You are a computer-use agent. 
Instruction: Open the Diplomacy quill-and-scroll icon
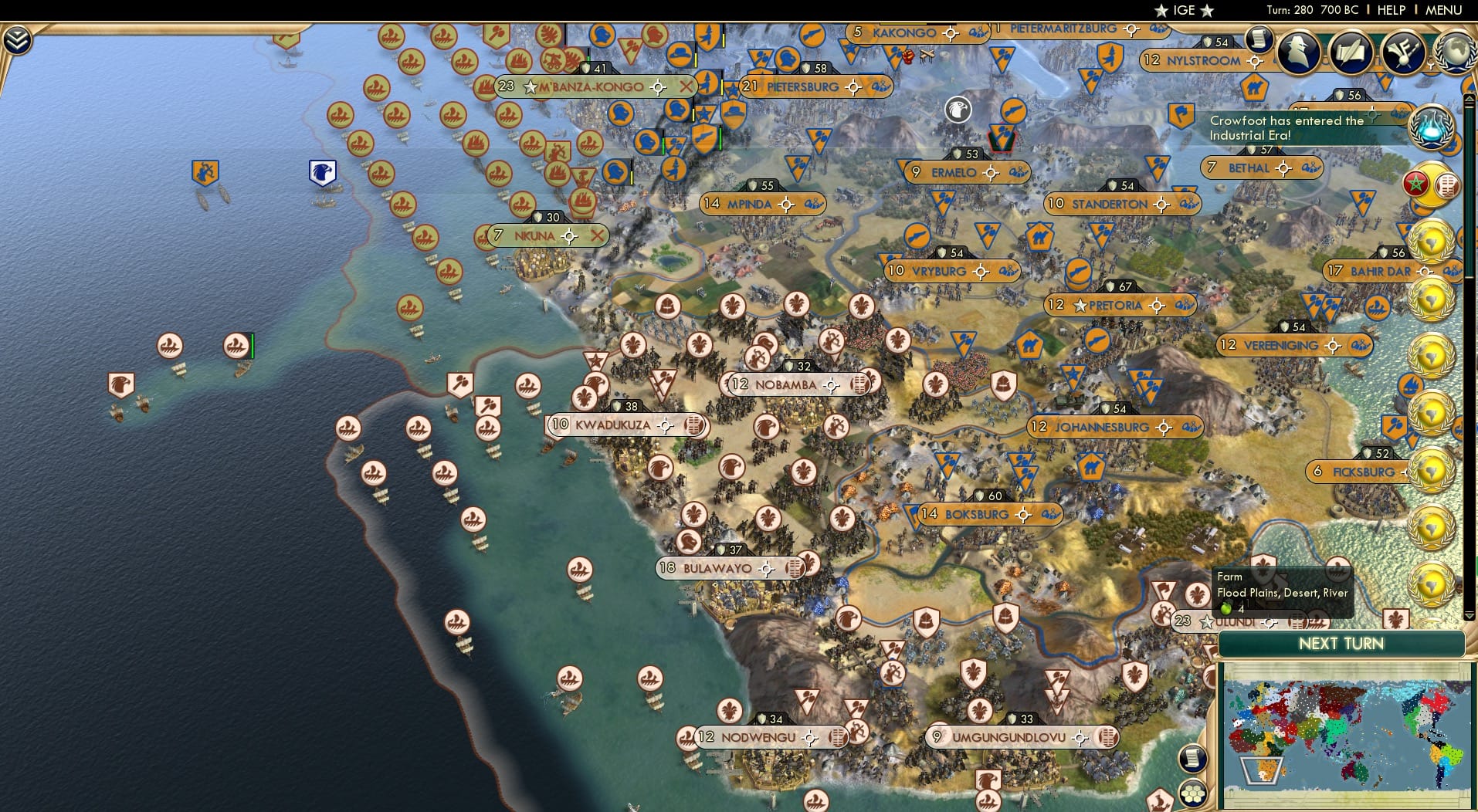pyautogui.click(x=1352, y=52)
